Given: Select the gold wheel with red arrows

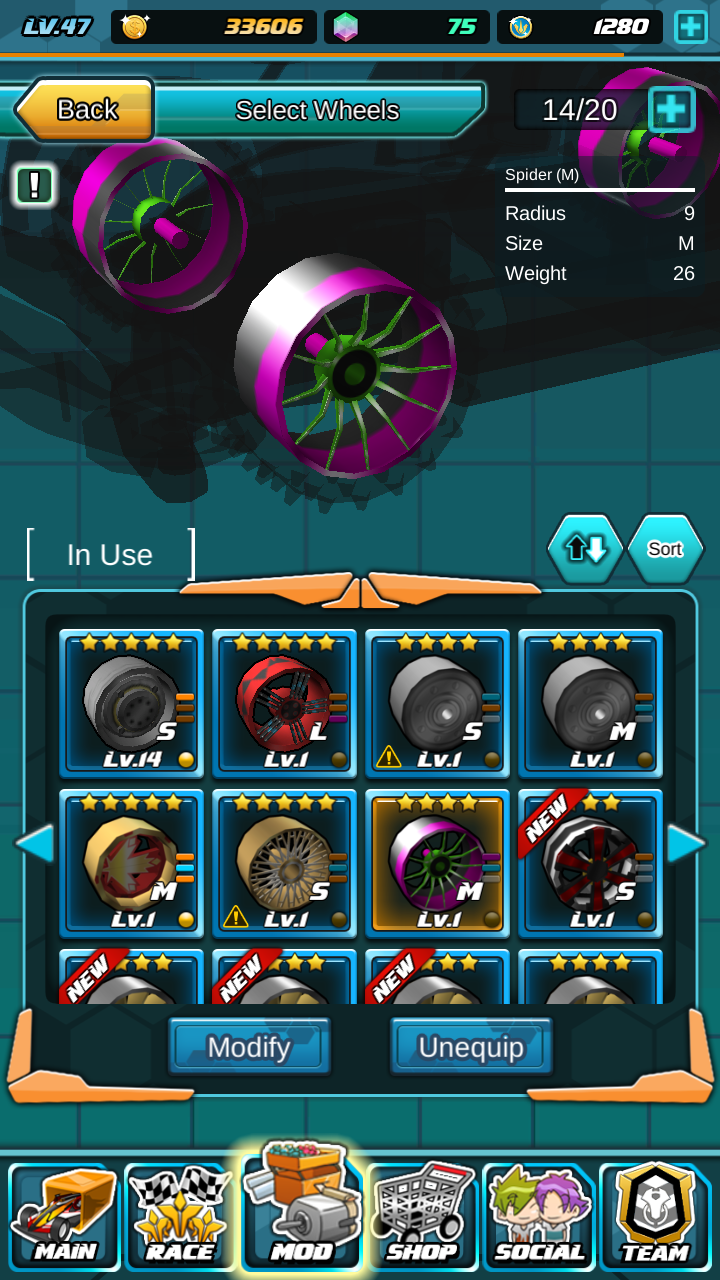Looking at the screenshot, I should (131, 863).
